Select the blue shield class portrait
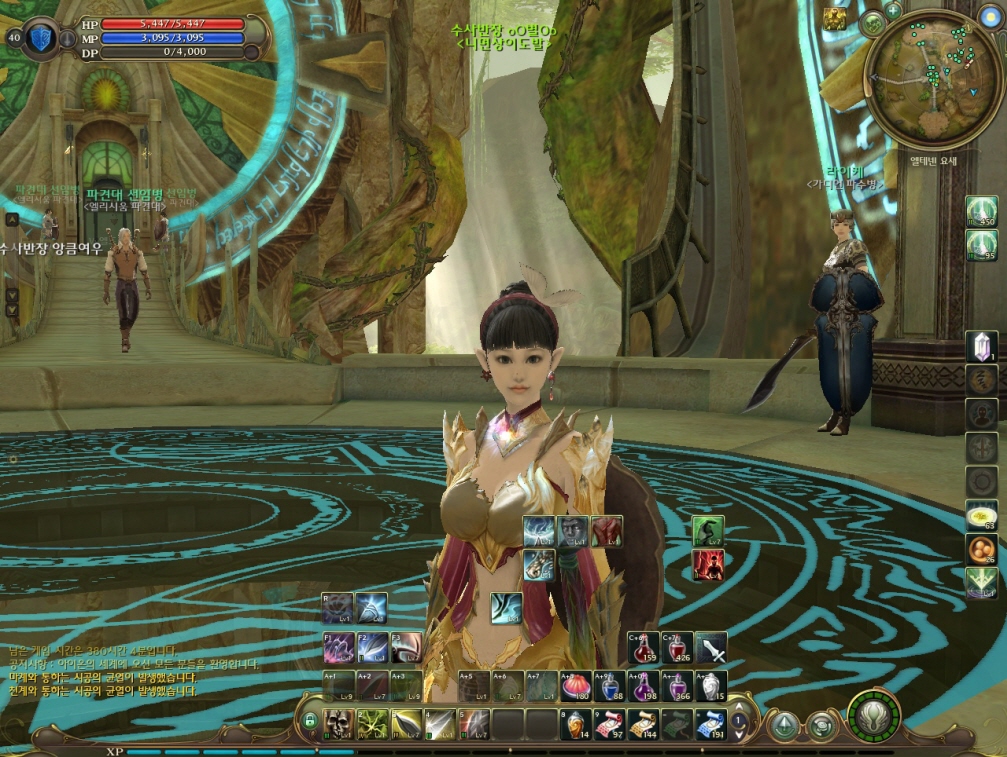 pyautogui.click(x=41, y=38)
